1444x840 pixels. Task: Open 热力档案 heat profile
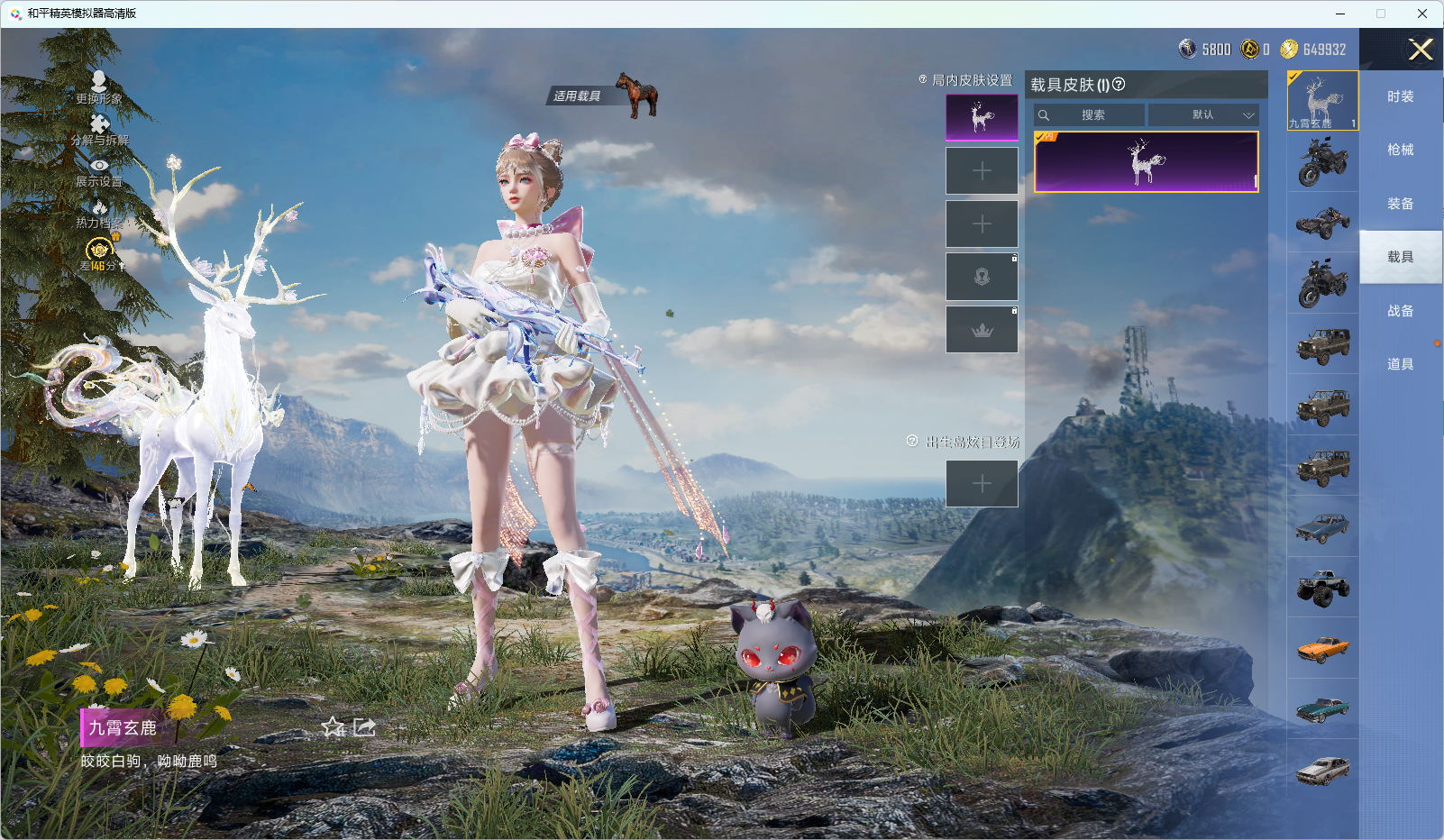(99, 214)
